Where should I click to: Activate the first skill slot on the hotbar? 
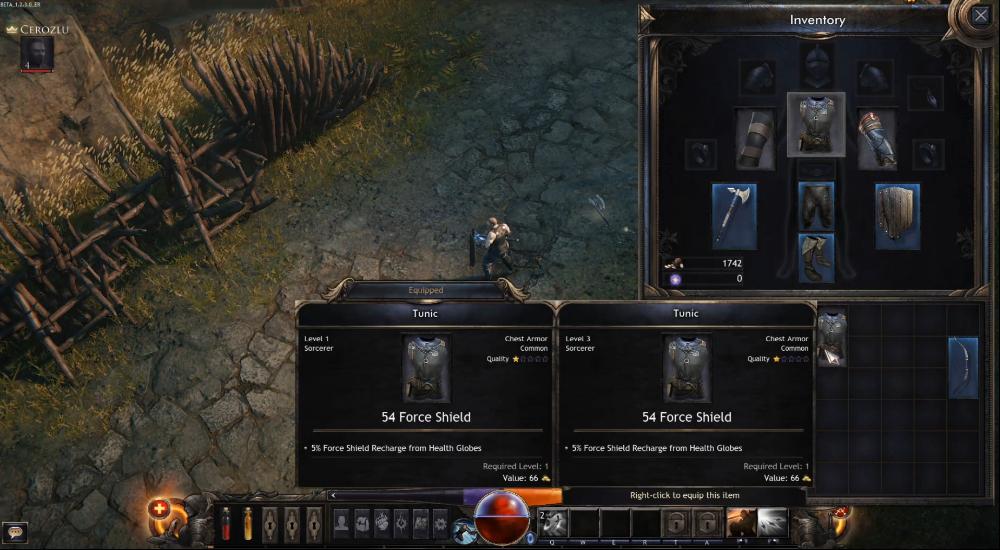tap(555, 523)
